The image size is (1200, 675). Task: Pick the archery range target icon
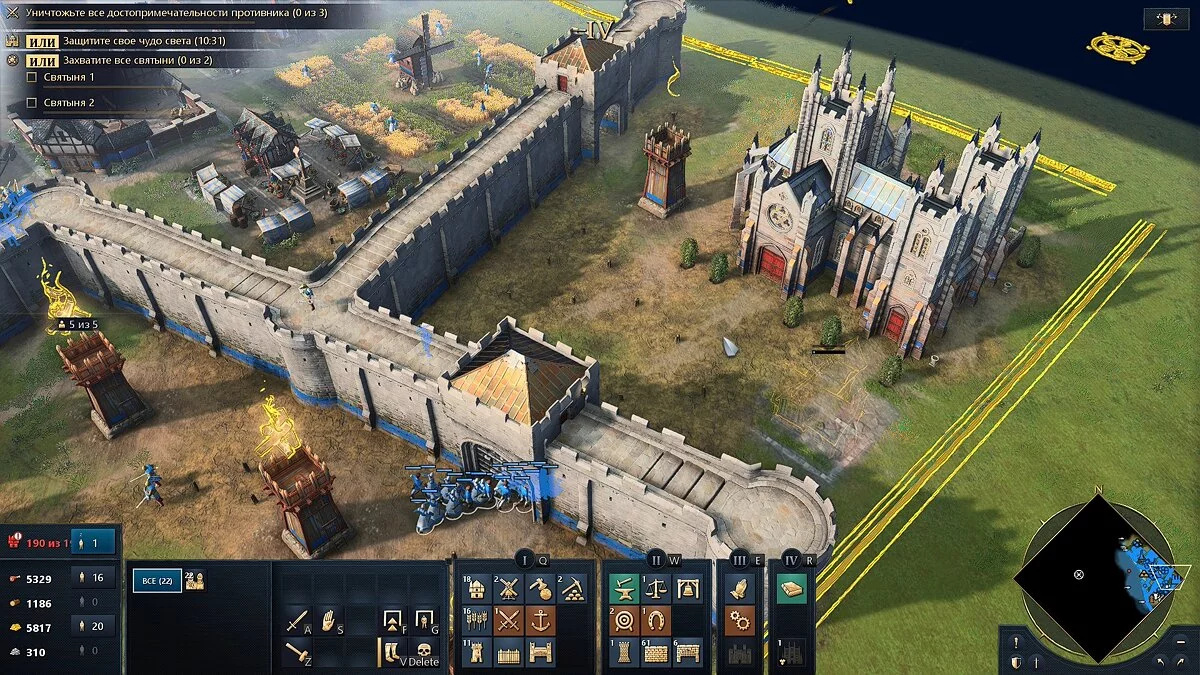pyautogui.click(x=624, y=620)
